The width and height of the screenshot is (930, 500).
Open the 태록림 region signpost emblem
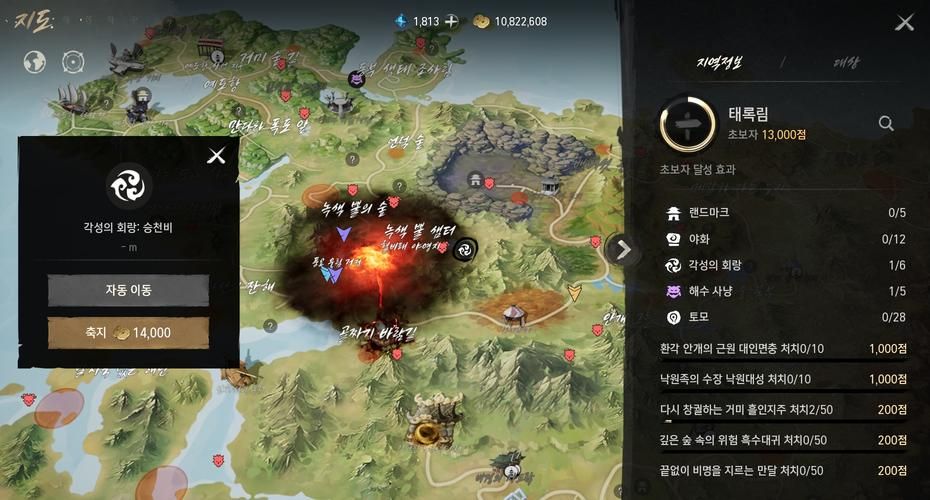(688, 123)
